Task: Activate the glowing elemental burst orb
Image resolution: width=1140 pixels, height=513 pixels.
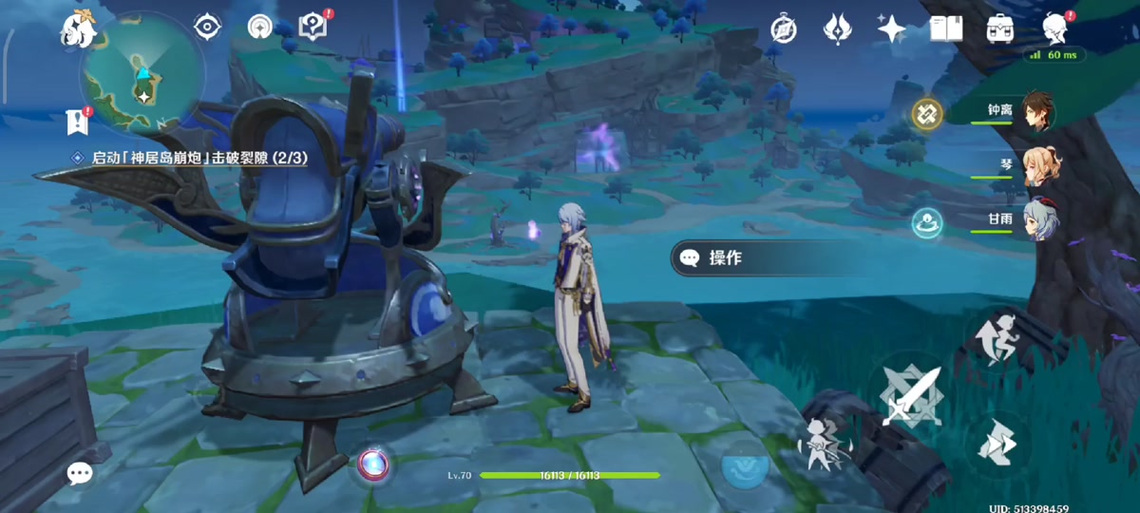Action: tap(374, 463)
